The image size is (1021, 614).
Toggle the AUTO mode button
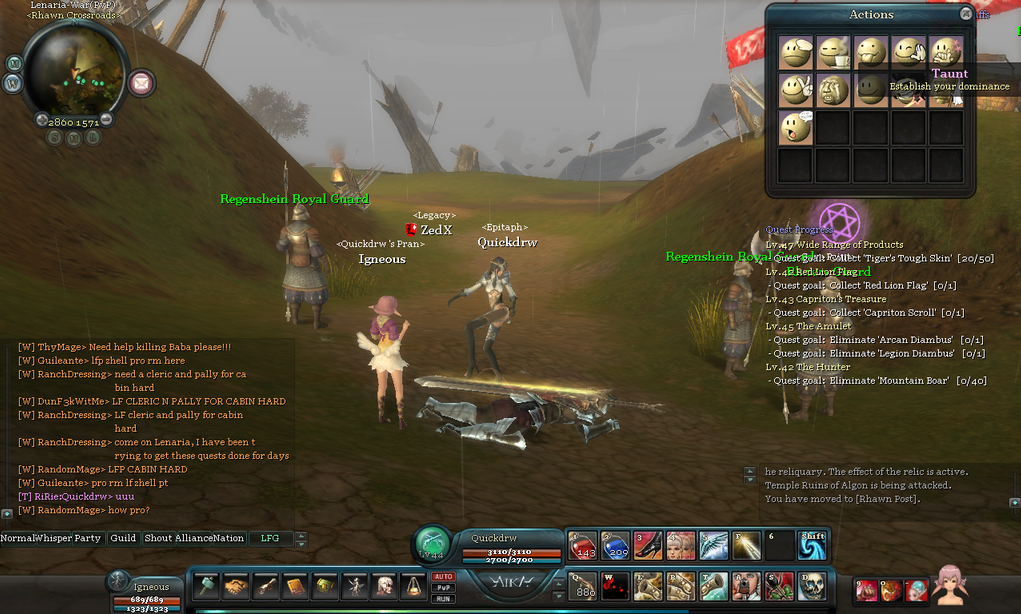tap(443, 576)
